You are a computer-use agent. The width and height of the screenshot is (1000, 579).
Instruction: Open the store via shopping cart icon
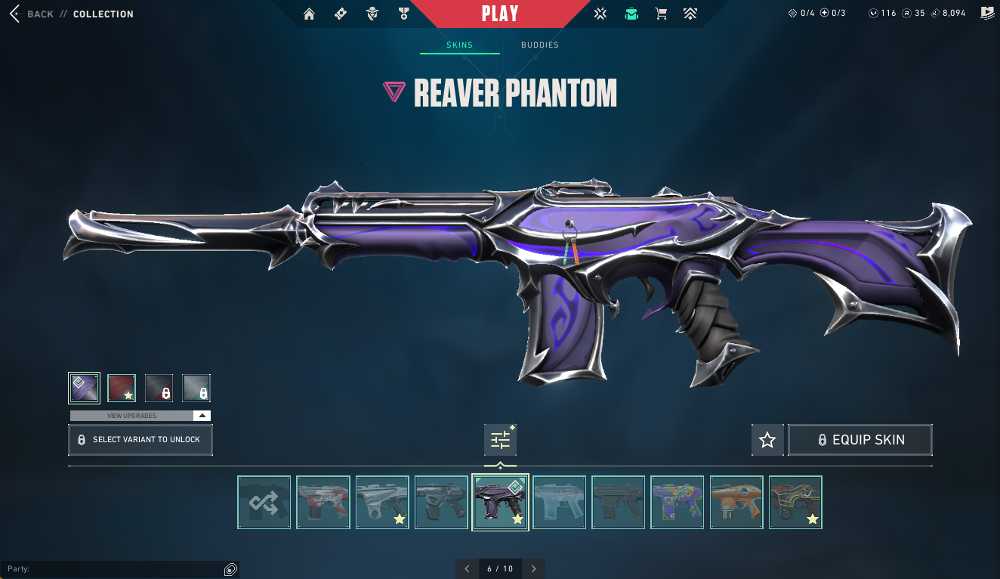(660, 14)
